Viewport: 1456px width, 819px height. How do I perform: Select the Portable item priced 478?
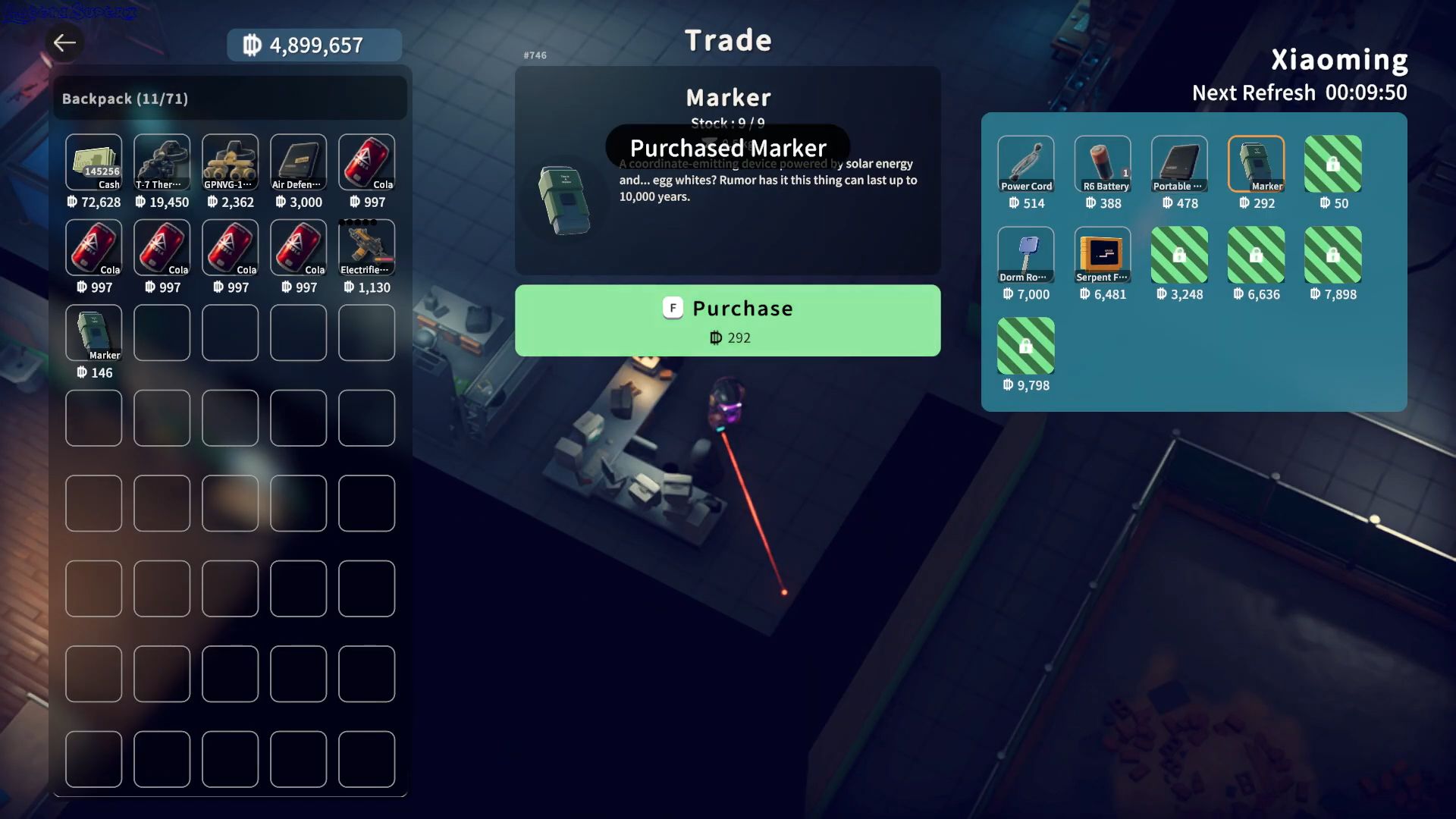[x=1179, y=164]
